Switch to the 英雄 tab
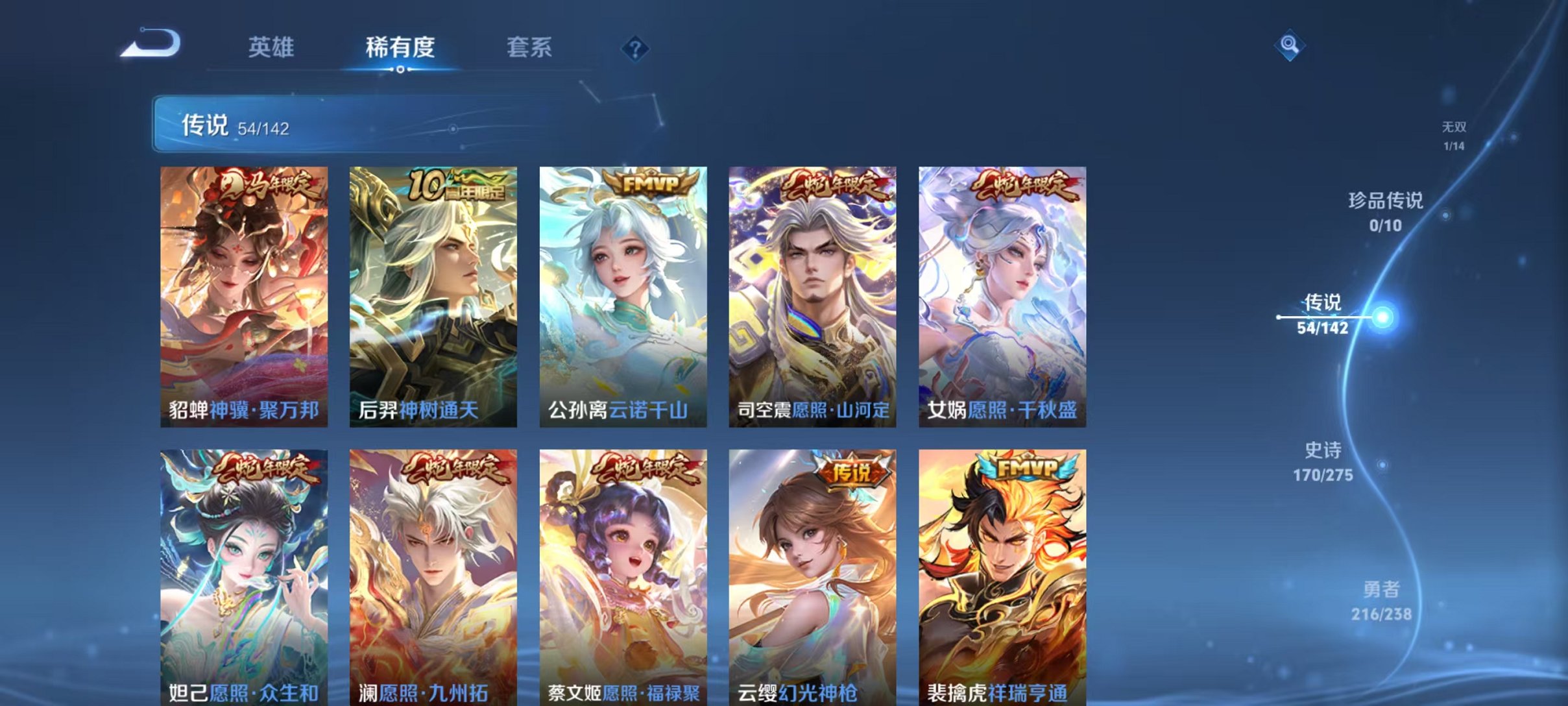 [272, 47]
